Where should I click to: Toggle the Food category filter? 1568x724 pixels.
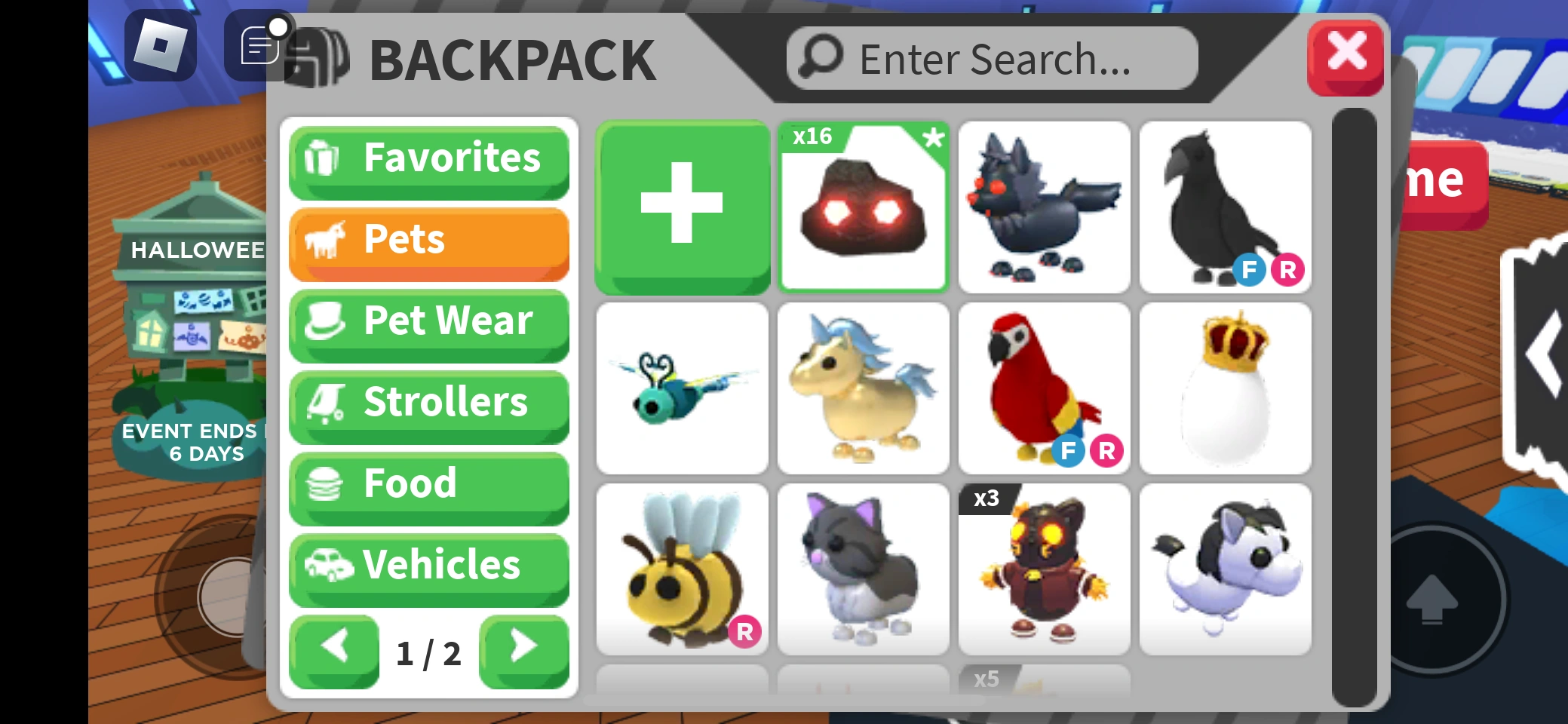pos(428,483)
